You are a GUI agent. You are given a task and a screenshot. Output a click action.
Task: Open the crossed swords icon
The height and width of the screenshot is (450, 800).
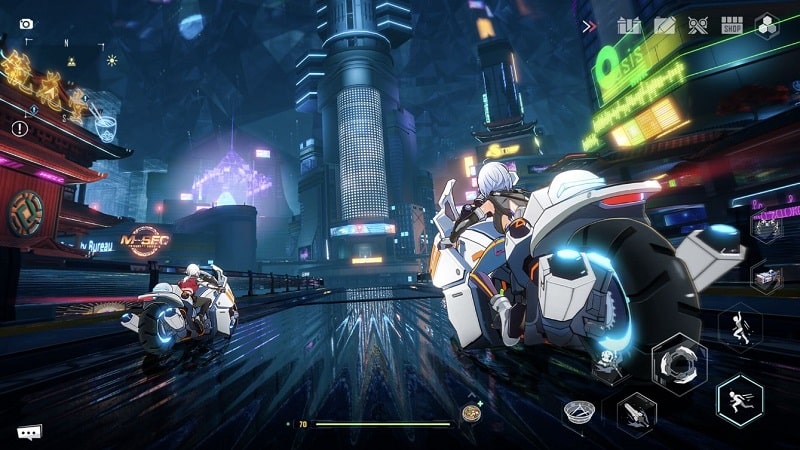tap(698, 26)
